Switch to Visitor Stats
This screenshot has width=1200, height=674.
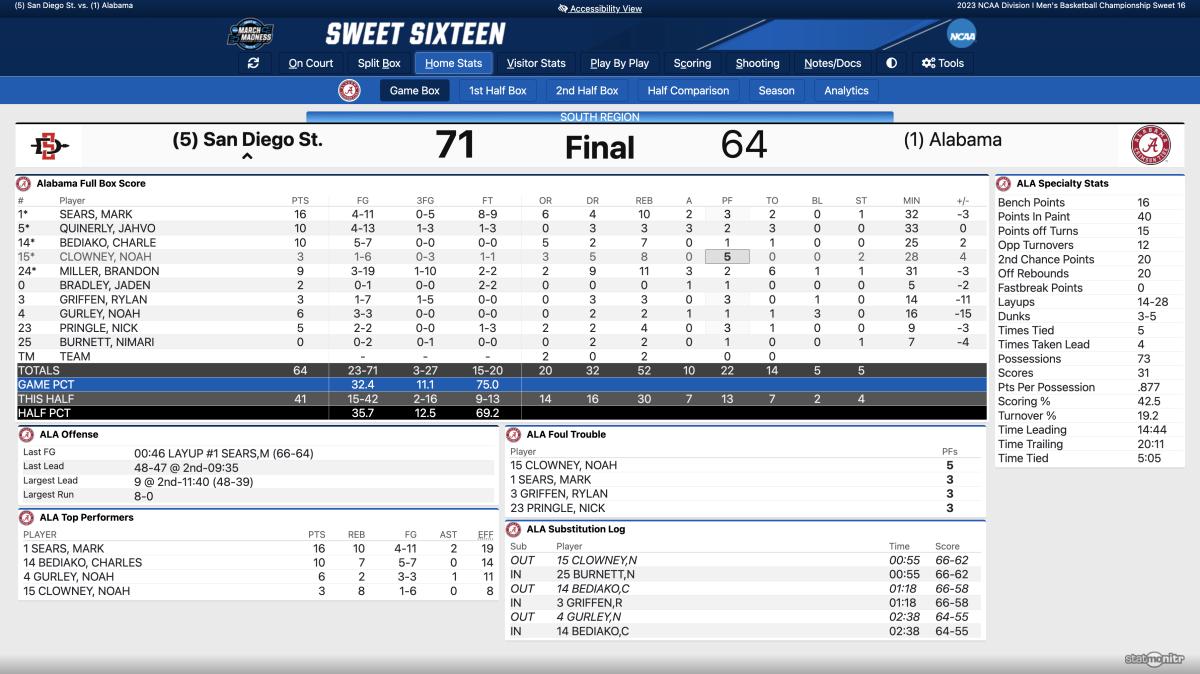[536, 63]
